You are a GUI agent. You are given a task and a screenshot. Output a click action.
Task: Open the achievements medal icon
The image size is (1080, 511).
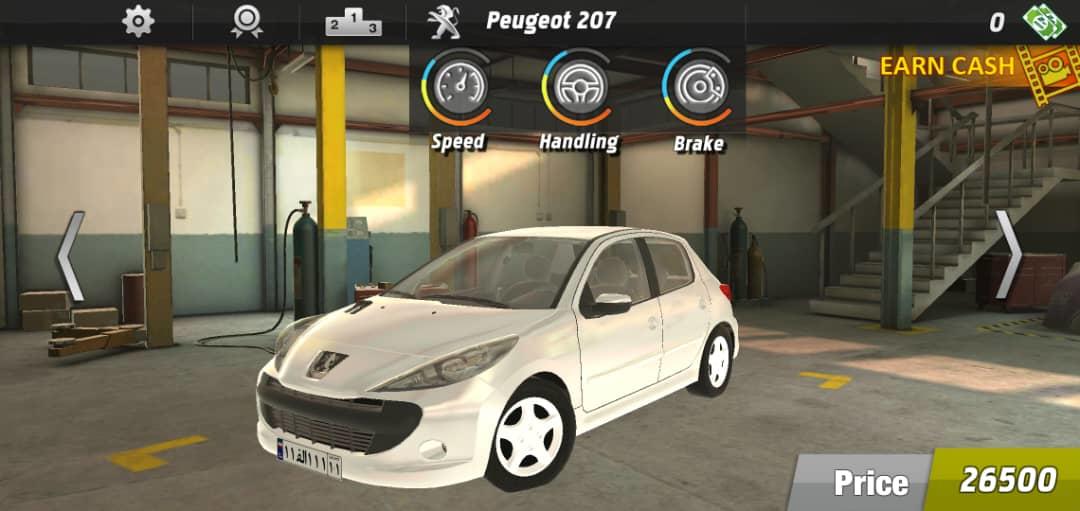246,21
